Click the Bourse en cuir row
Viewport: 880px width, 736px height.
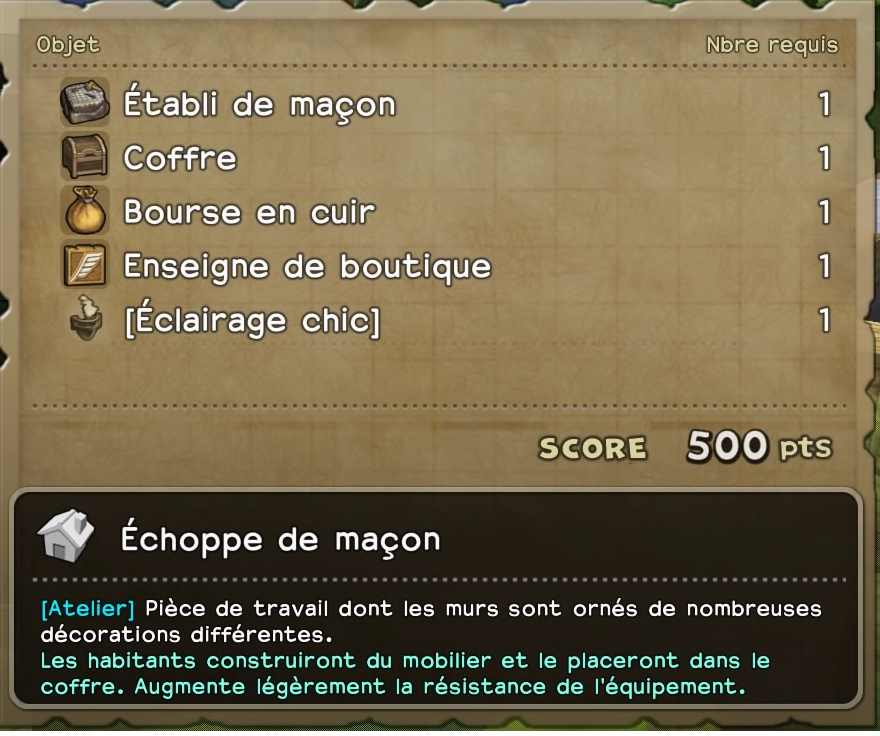[x=249, y=212]
